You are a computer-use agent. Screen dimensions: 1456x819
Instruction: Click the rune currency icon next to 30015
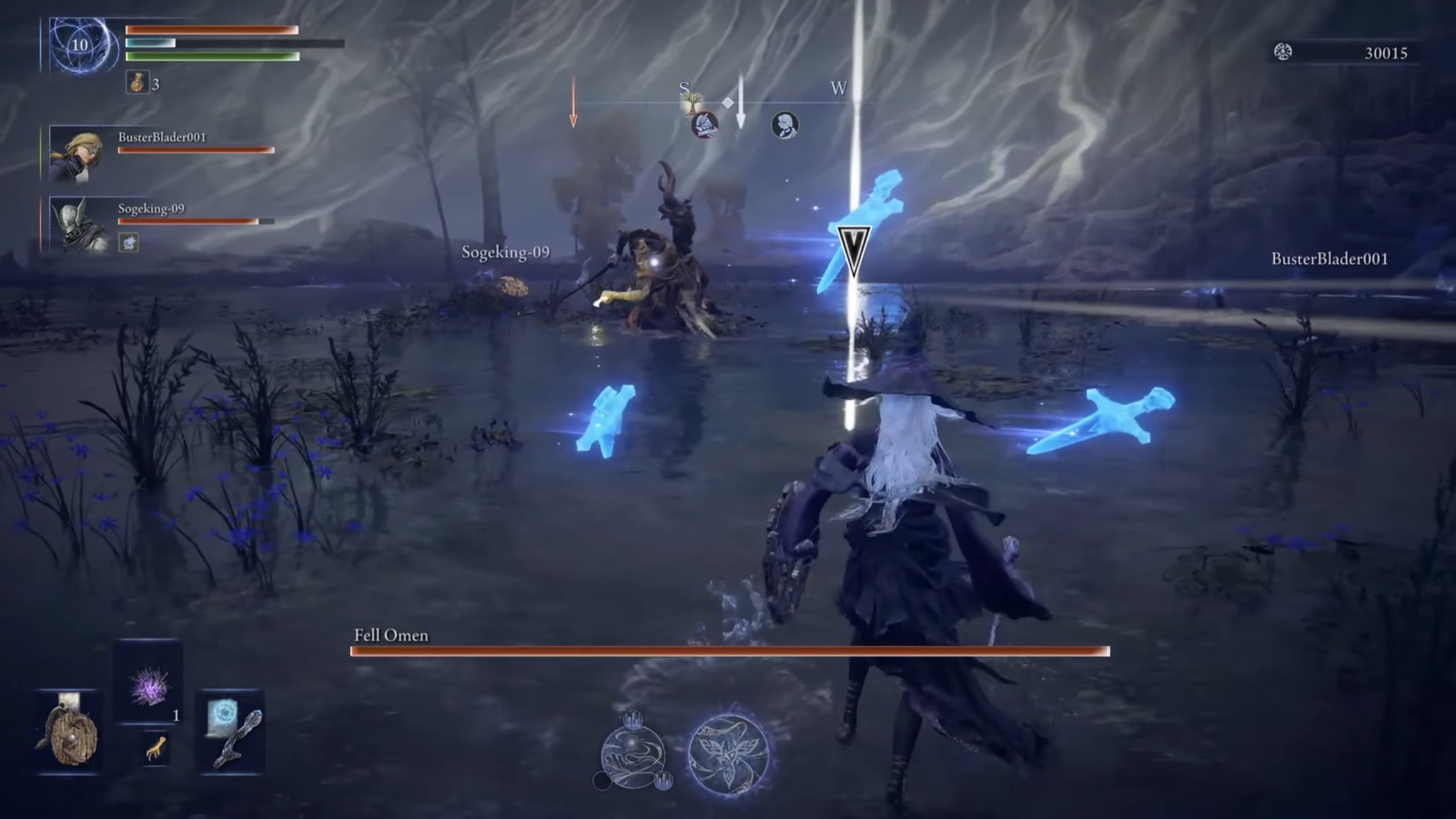click(1285, 53)
